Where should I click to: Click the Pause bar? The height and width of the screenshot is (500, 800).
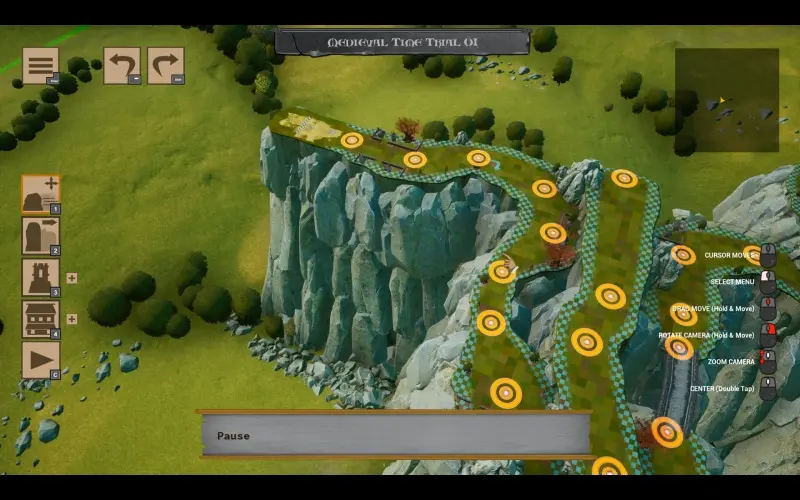tap(396, 435)
